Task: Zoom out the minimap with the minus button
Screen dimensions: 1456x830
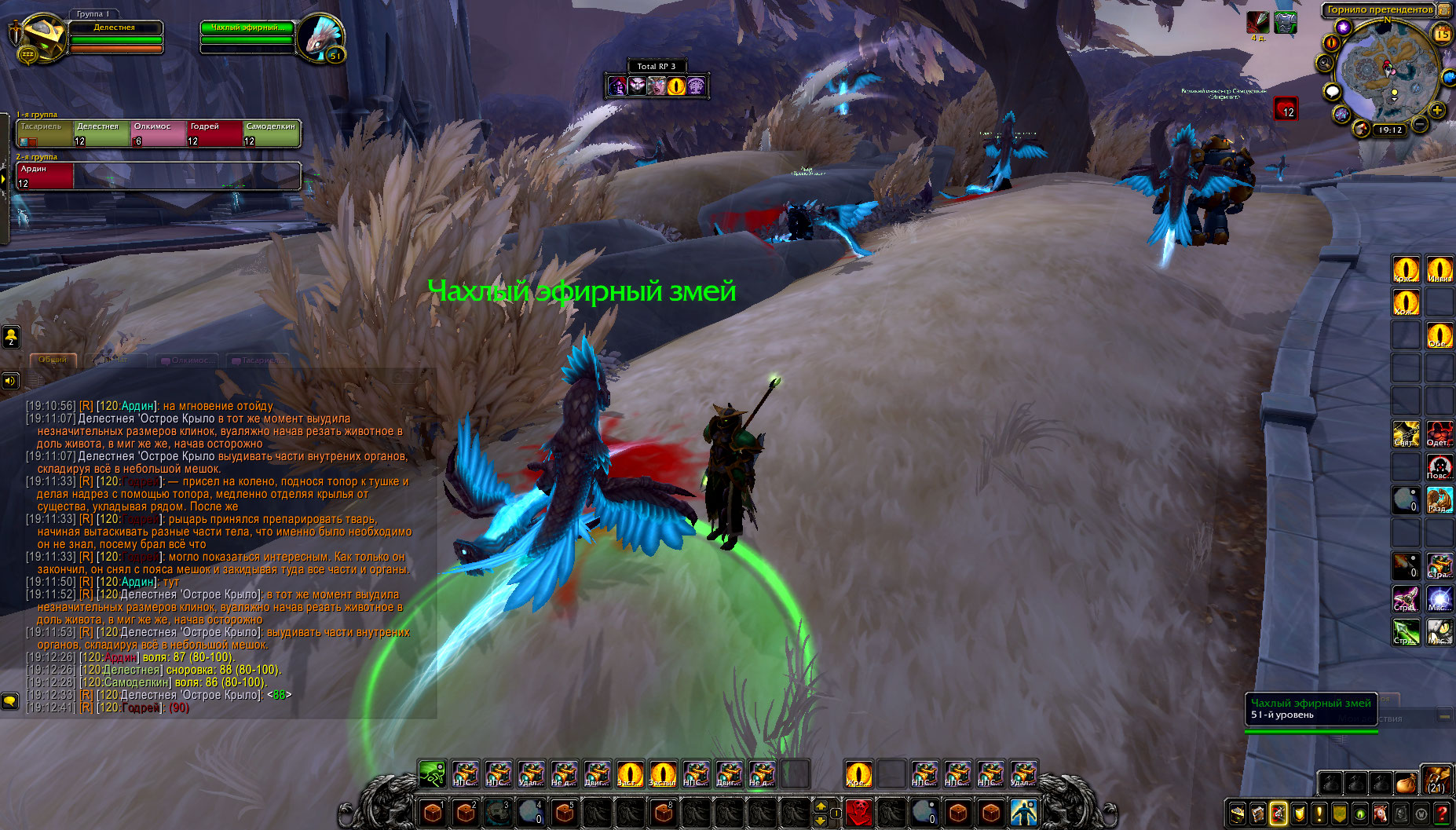Action: 1420,124
